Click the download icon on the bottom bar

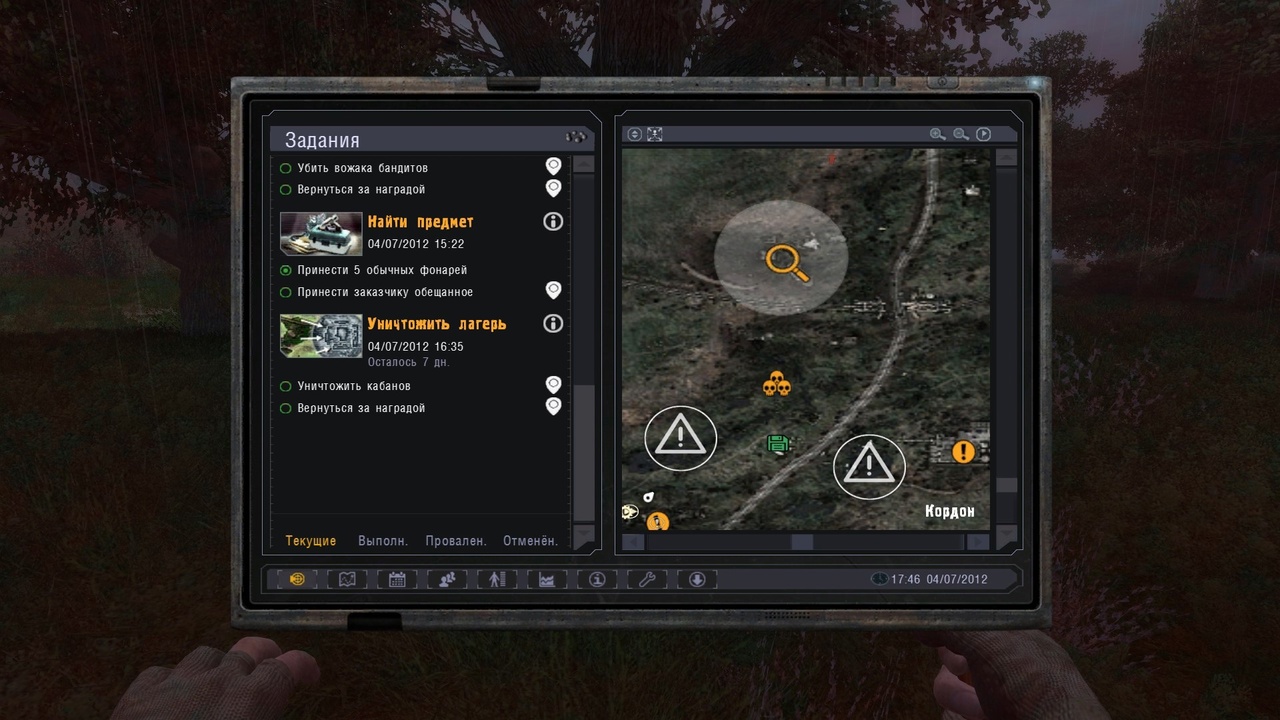(696, 579)
